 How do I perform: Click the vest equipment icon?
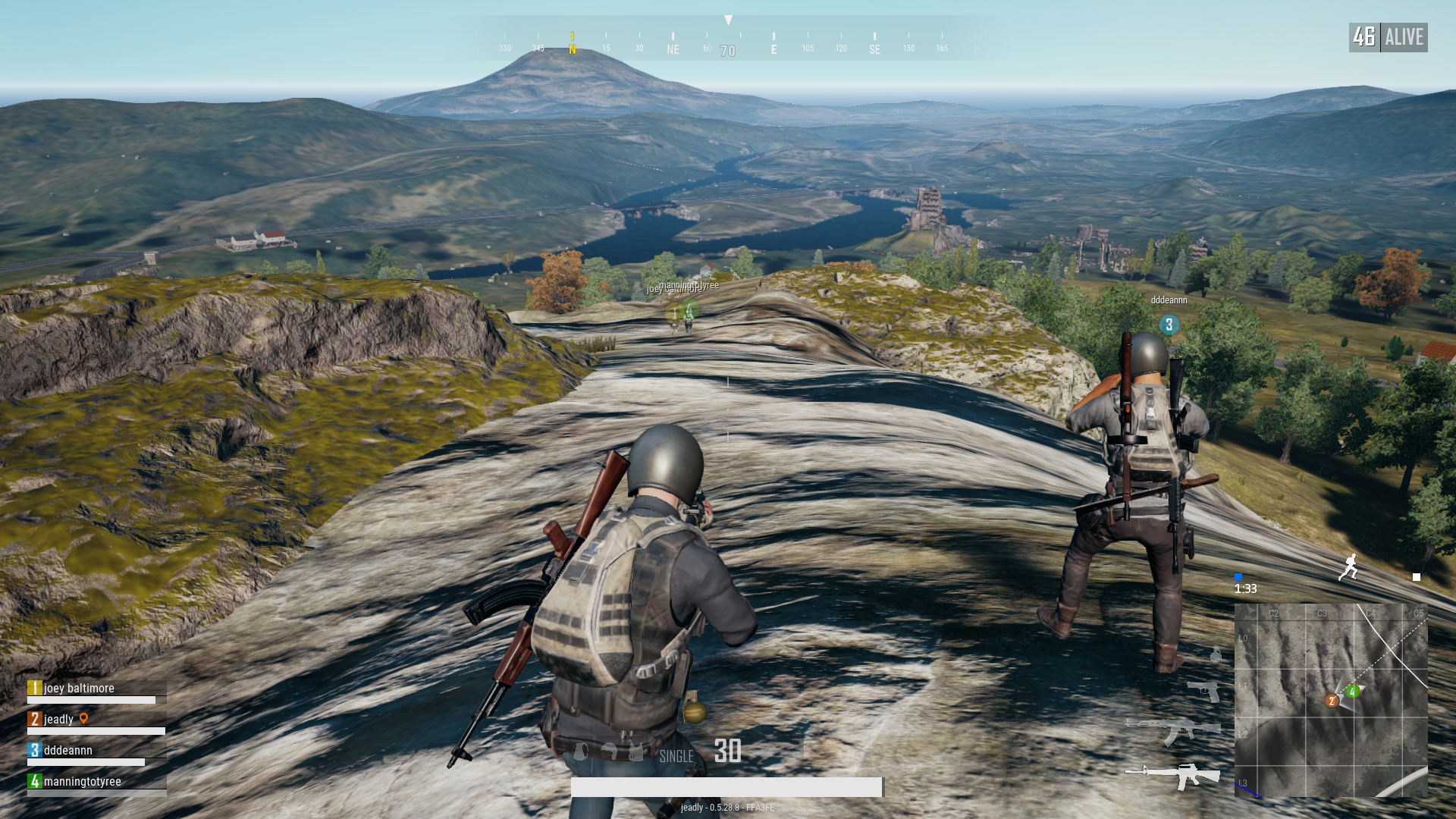[x=635, y=752]
